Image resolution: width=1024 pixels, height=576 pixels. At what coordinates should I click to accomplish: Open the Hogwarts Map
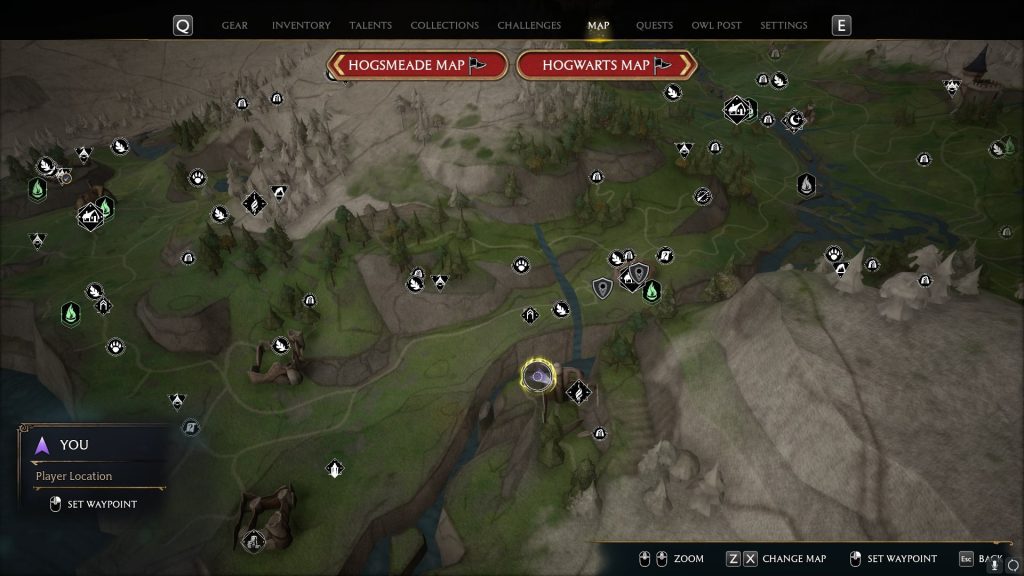606,65
